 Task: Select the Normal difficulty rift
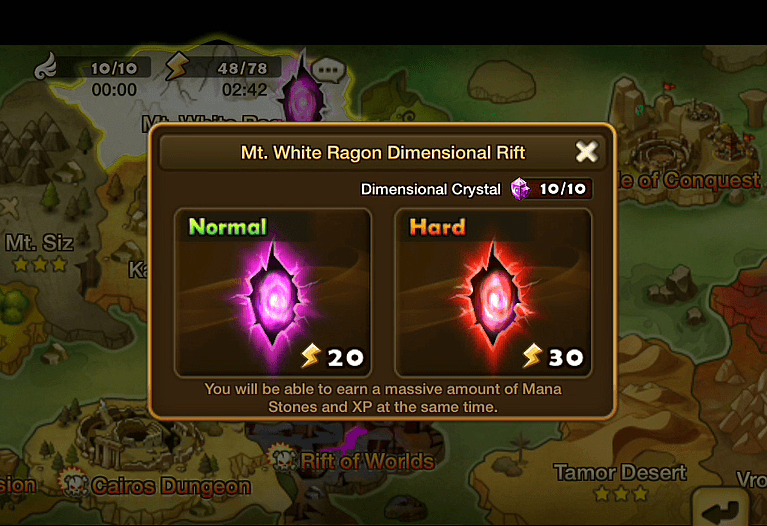click(273, 291)
